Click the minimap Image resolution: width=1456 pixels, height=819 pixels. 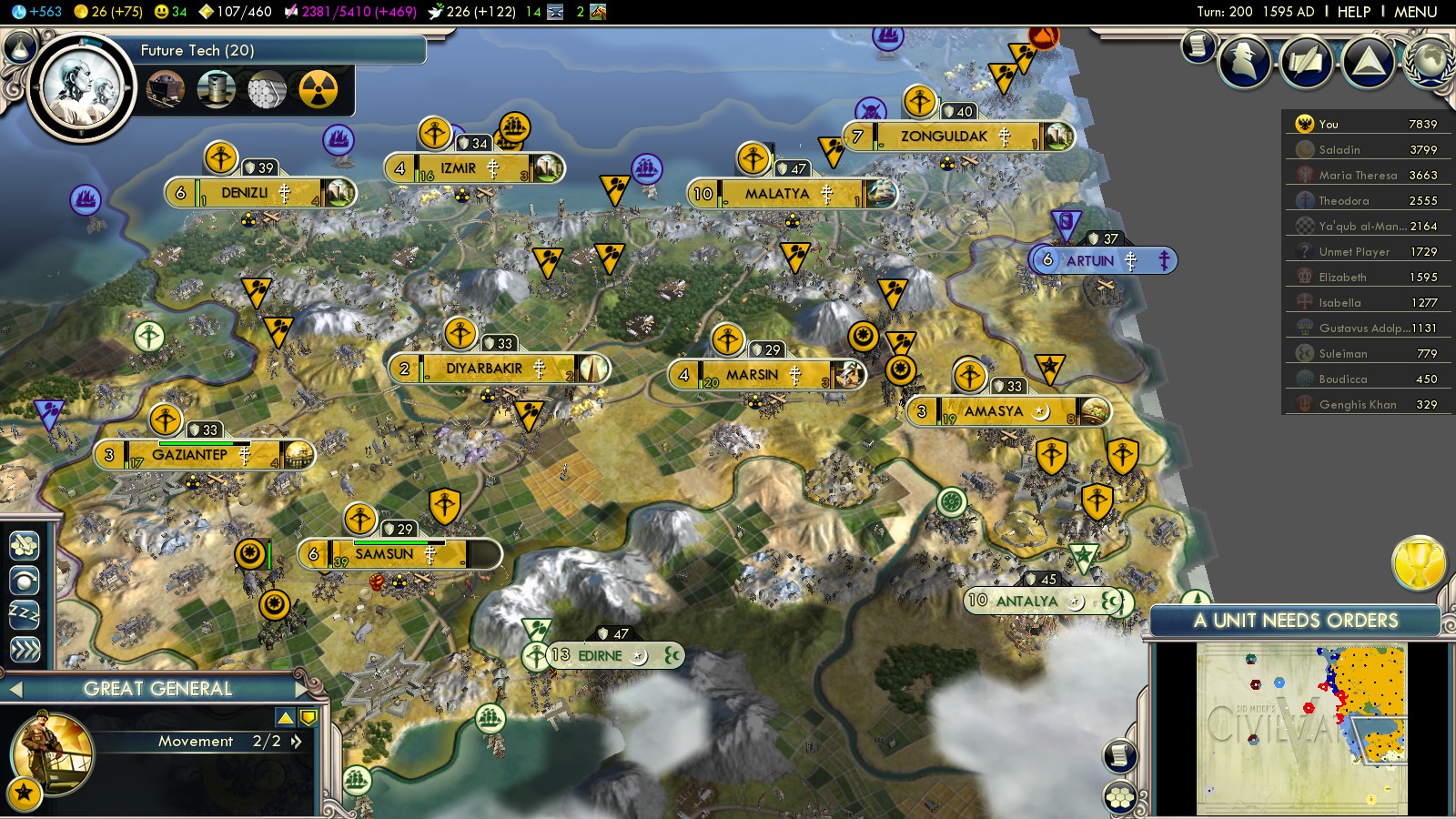click(1301, 728)
